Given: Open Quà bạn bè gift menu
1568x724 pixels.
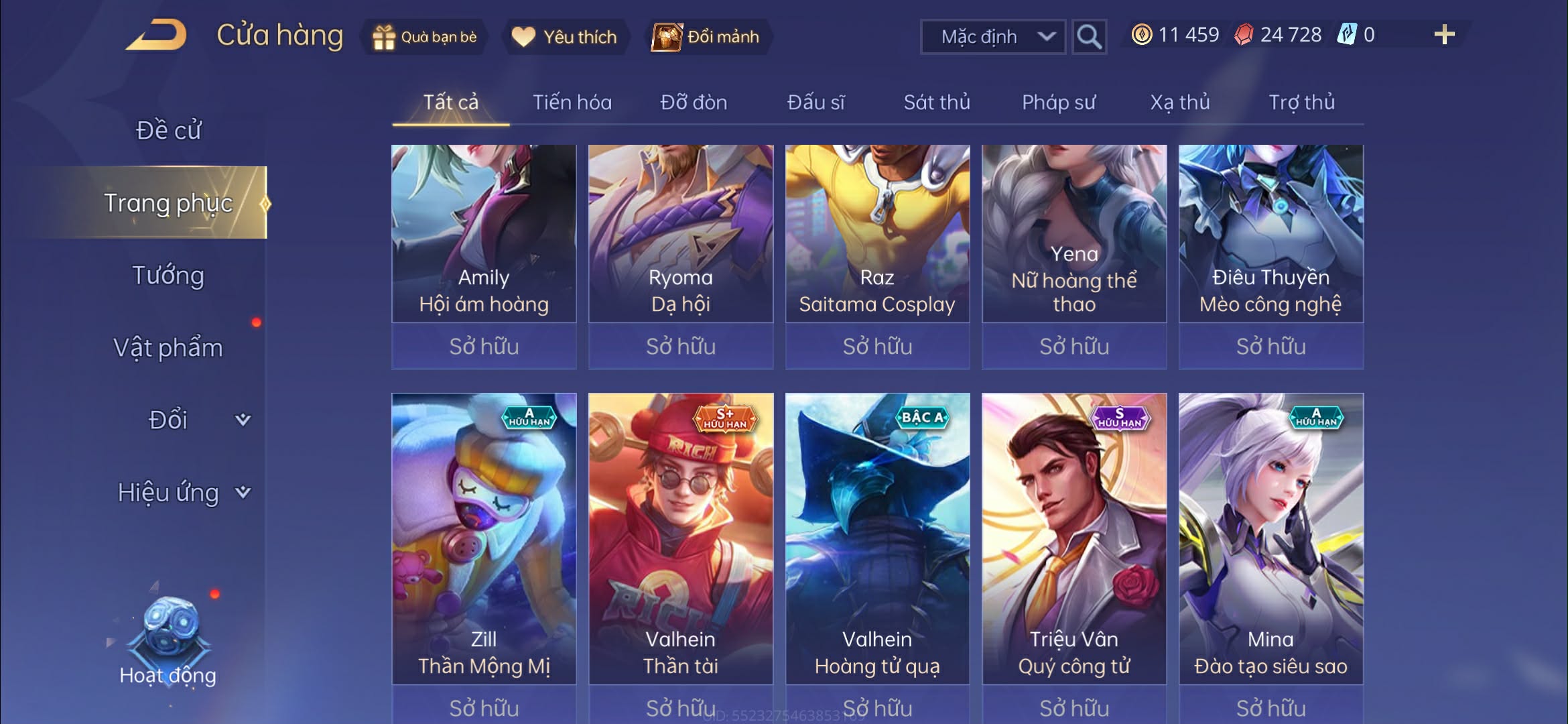Looking at the screenshot, I should tap(425, 37).
